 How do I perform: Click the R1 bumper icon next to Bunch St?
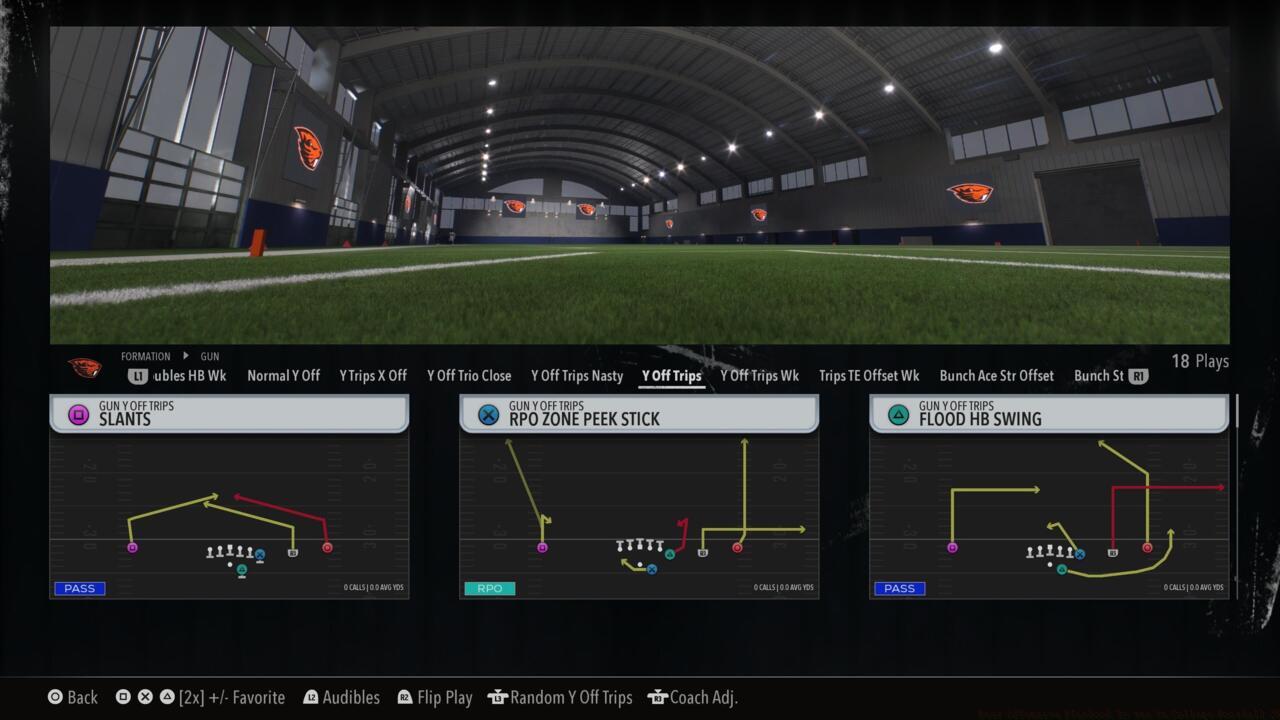point(1137,377)
